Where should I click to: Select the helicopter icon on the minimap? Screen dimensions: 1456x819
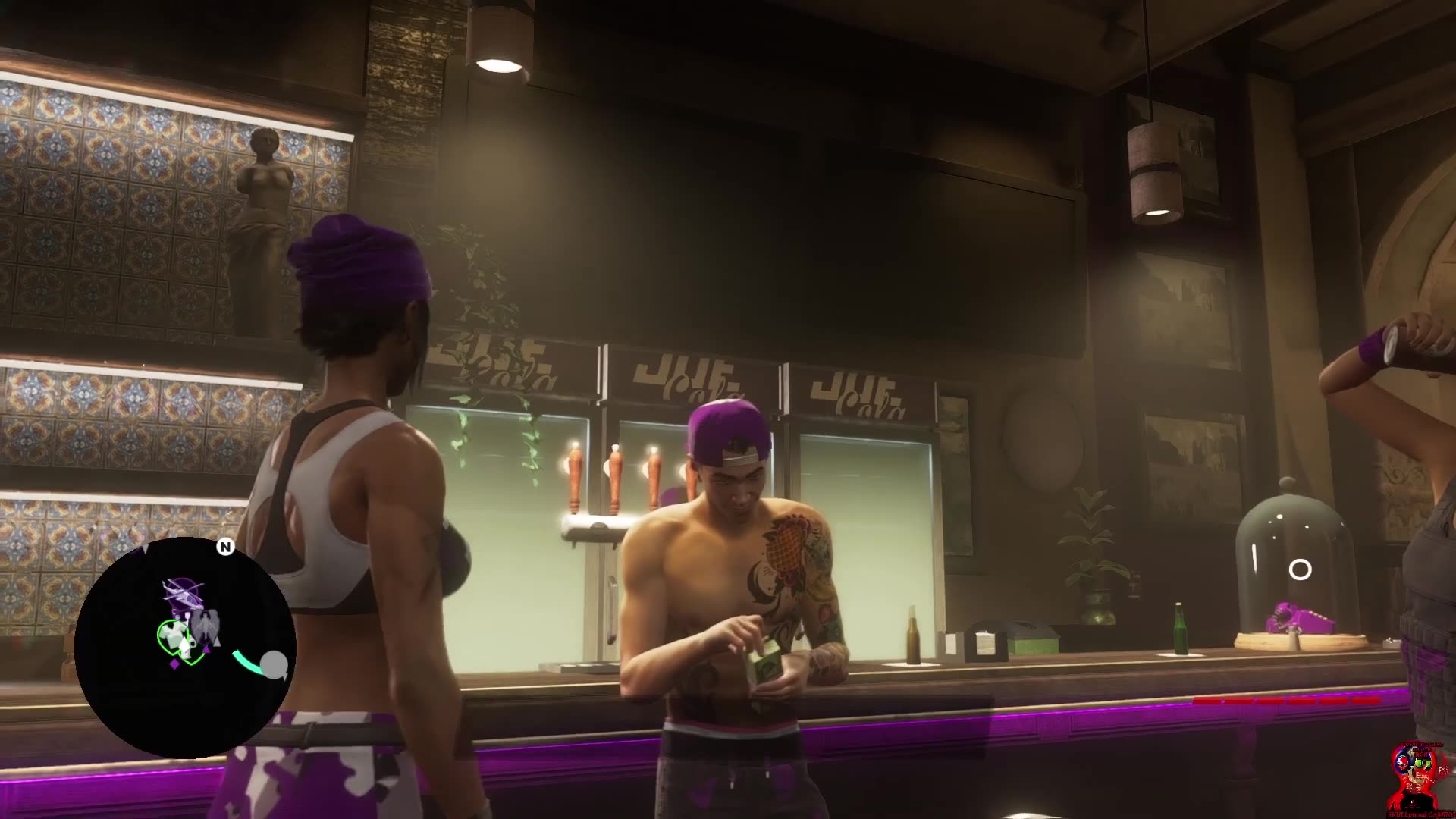tap(184, 592)
